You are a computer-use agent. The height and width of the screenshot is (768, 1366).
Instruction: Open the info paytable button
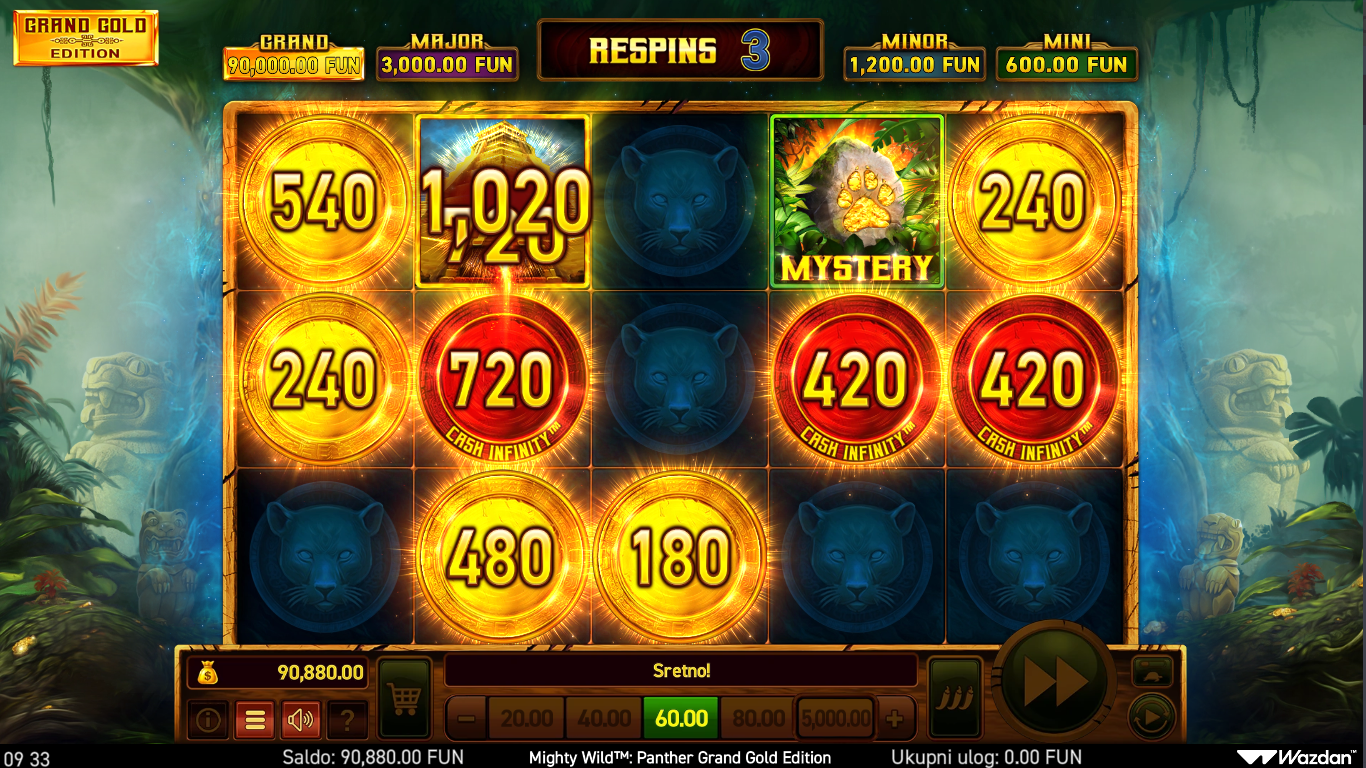point(208,719)
